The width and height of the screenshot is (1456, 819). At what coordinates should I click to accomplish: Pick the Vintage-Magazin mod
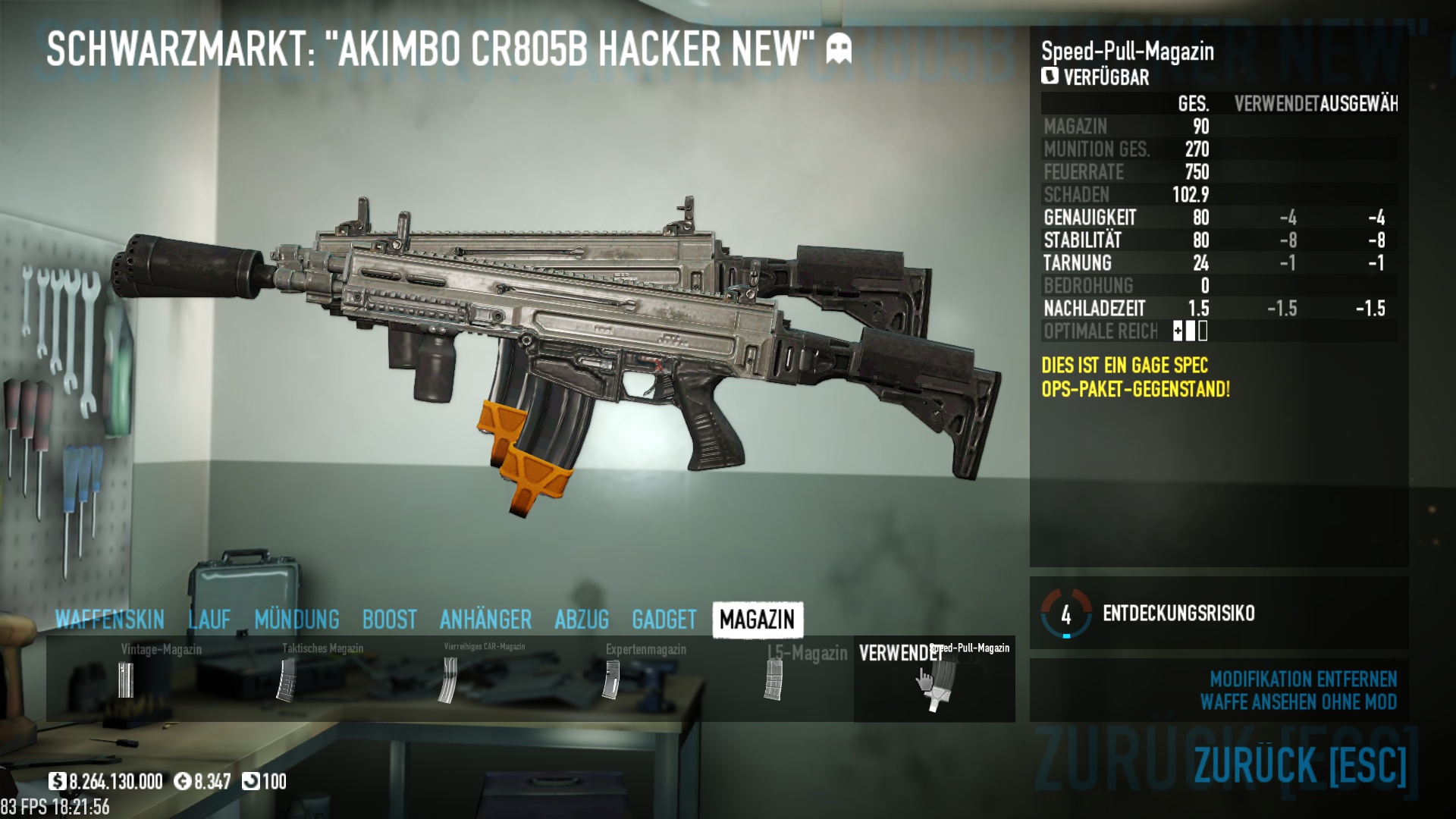coord(126,679)
